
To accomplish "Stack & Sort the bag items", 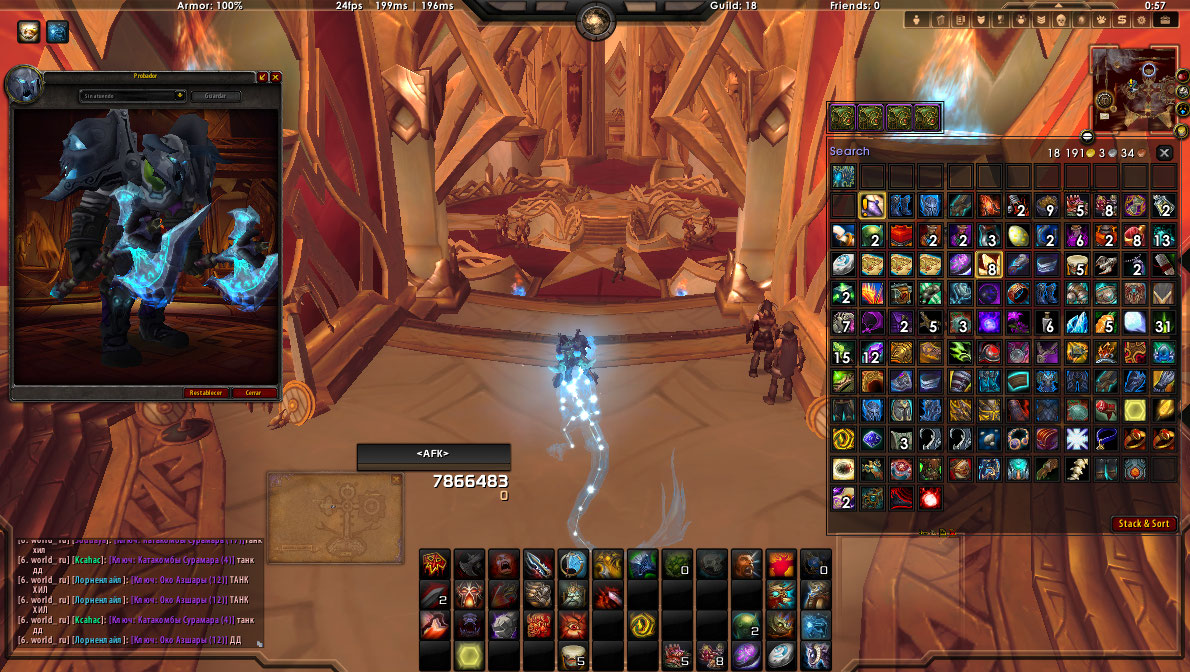I will pos(1143,524).
